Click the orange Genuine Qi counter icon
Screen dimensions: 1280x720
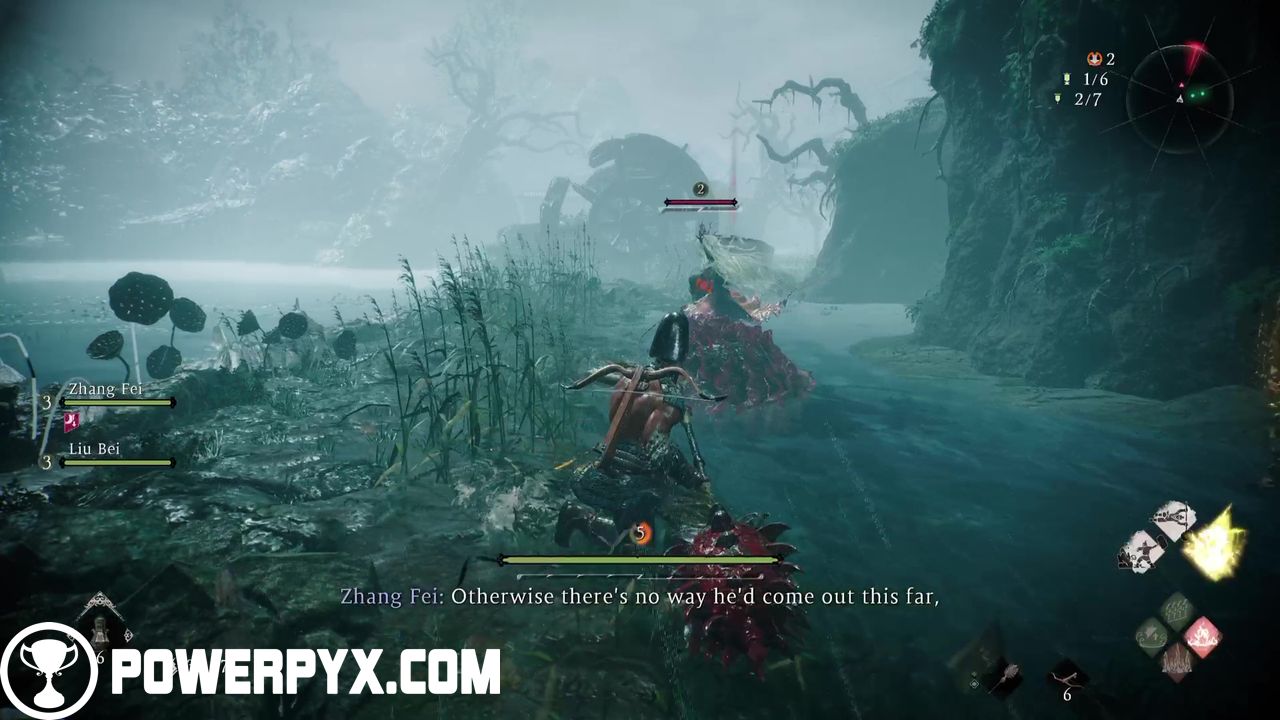1095,58
